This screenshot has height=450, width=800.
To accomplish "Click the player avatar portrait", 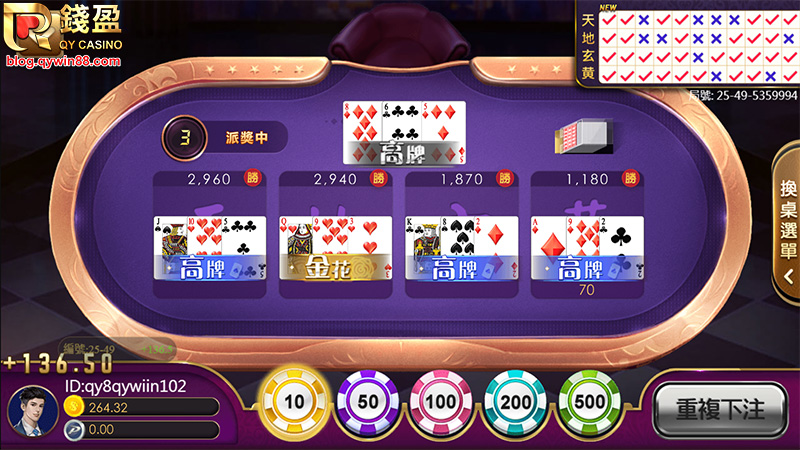I will coord(30,408).
